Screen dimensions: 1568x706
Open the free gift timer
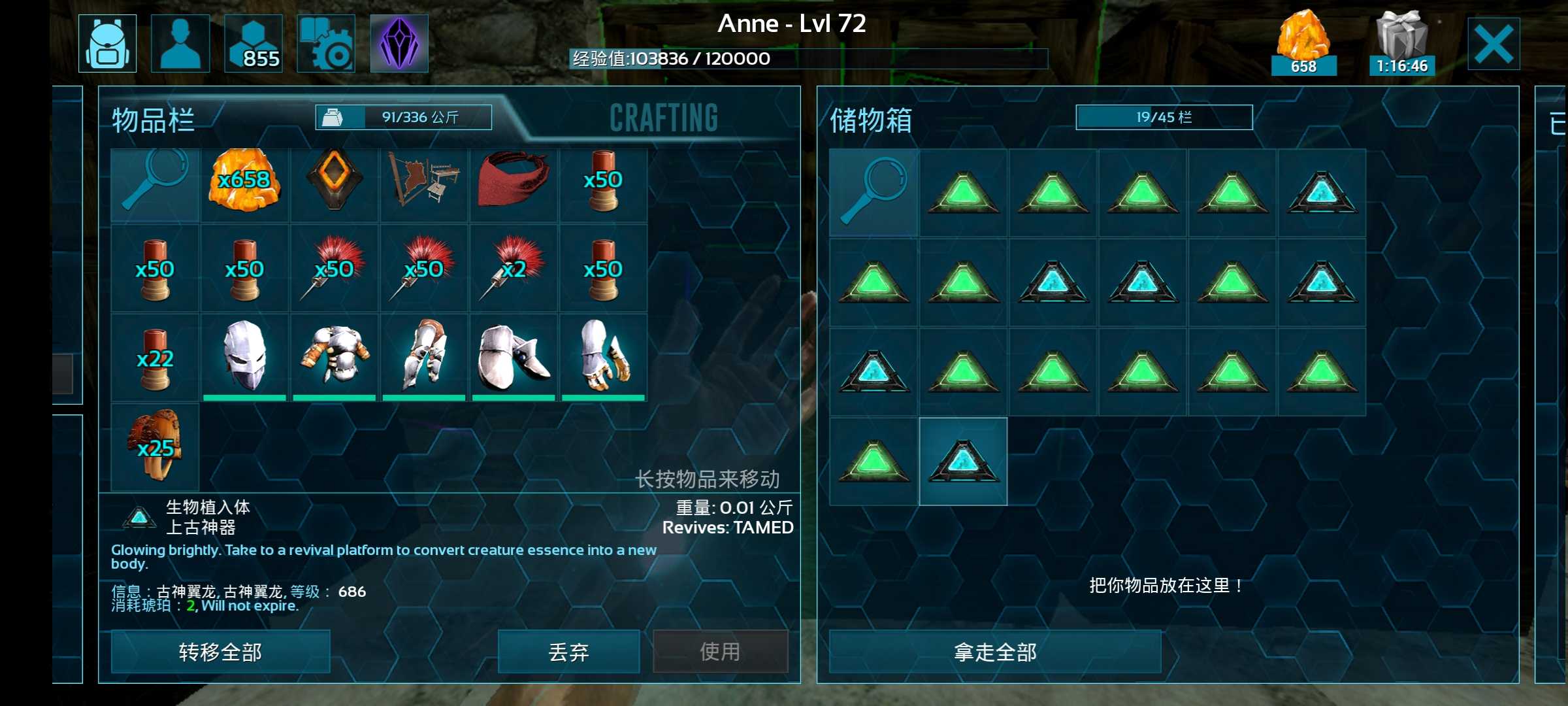1401,44
